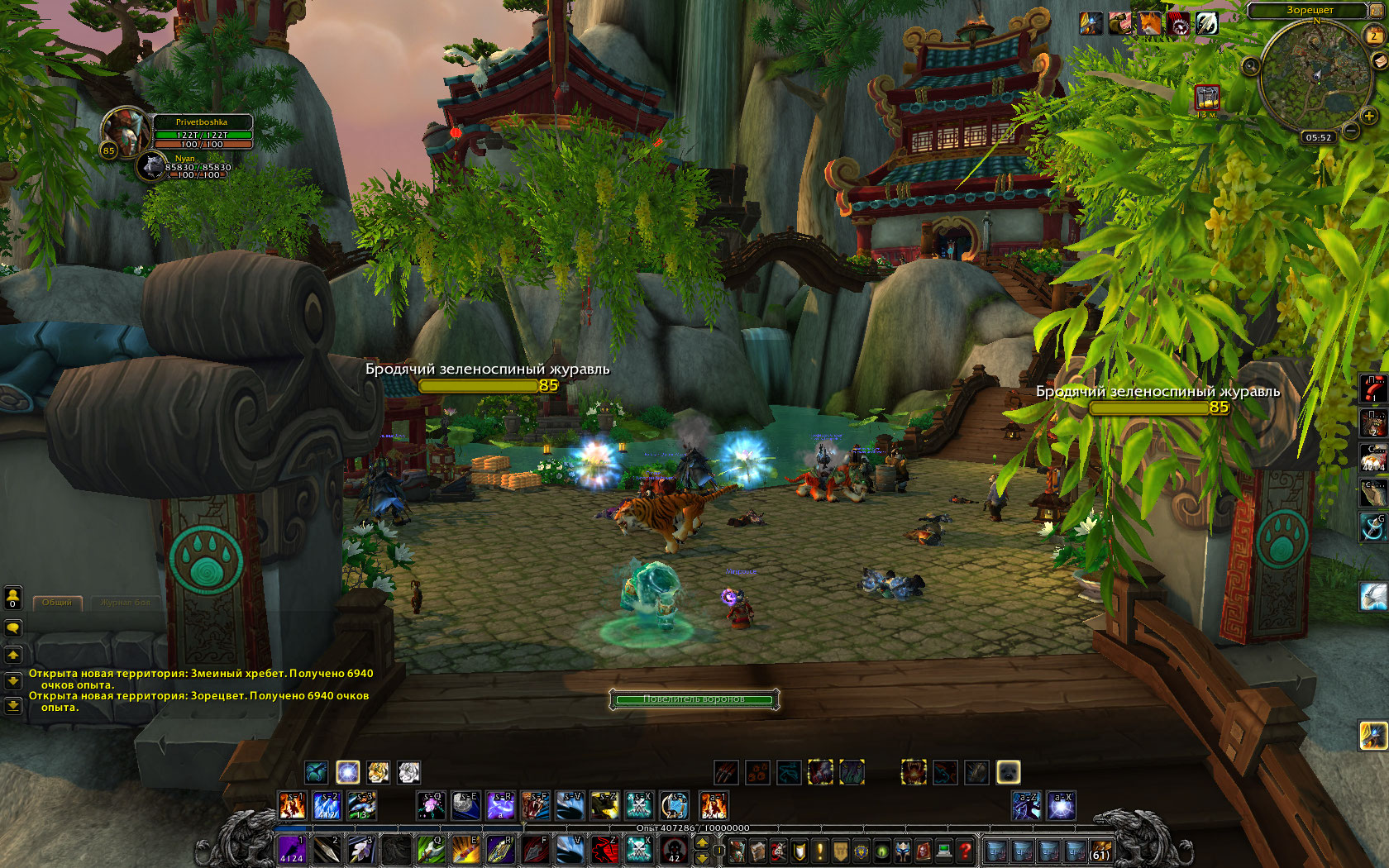1389x868 pixels.
Task: Activate the skull and crossbones ability on main bar
Action: (639, 849)
